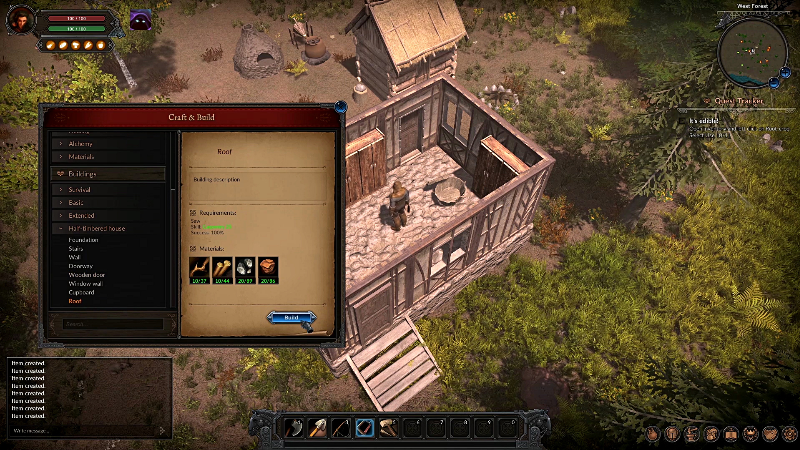
Task: Close the Craft & Build window
Action: click(341, 104)
